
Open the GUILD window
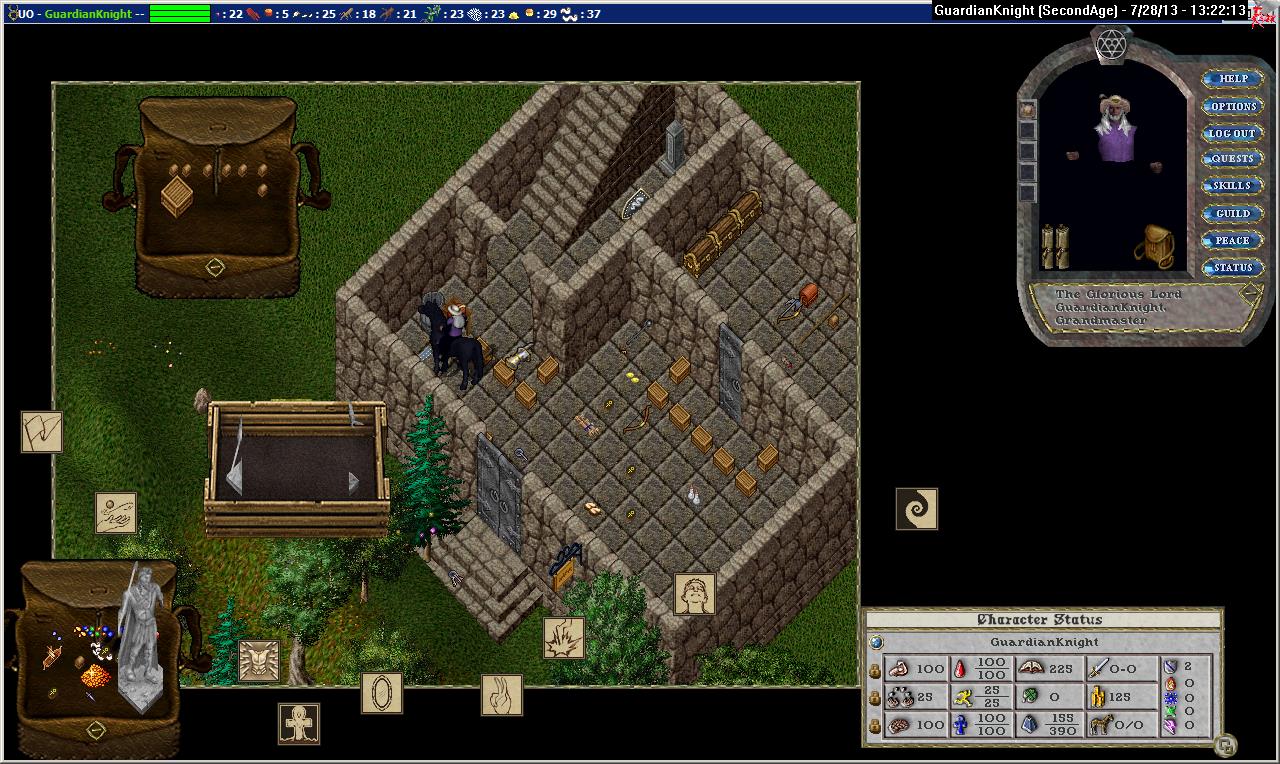[x=1232, y=213]
